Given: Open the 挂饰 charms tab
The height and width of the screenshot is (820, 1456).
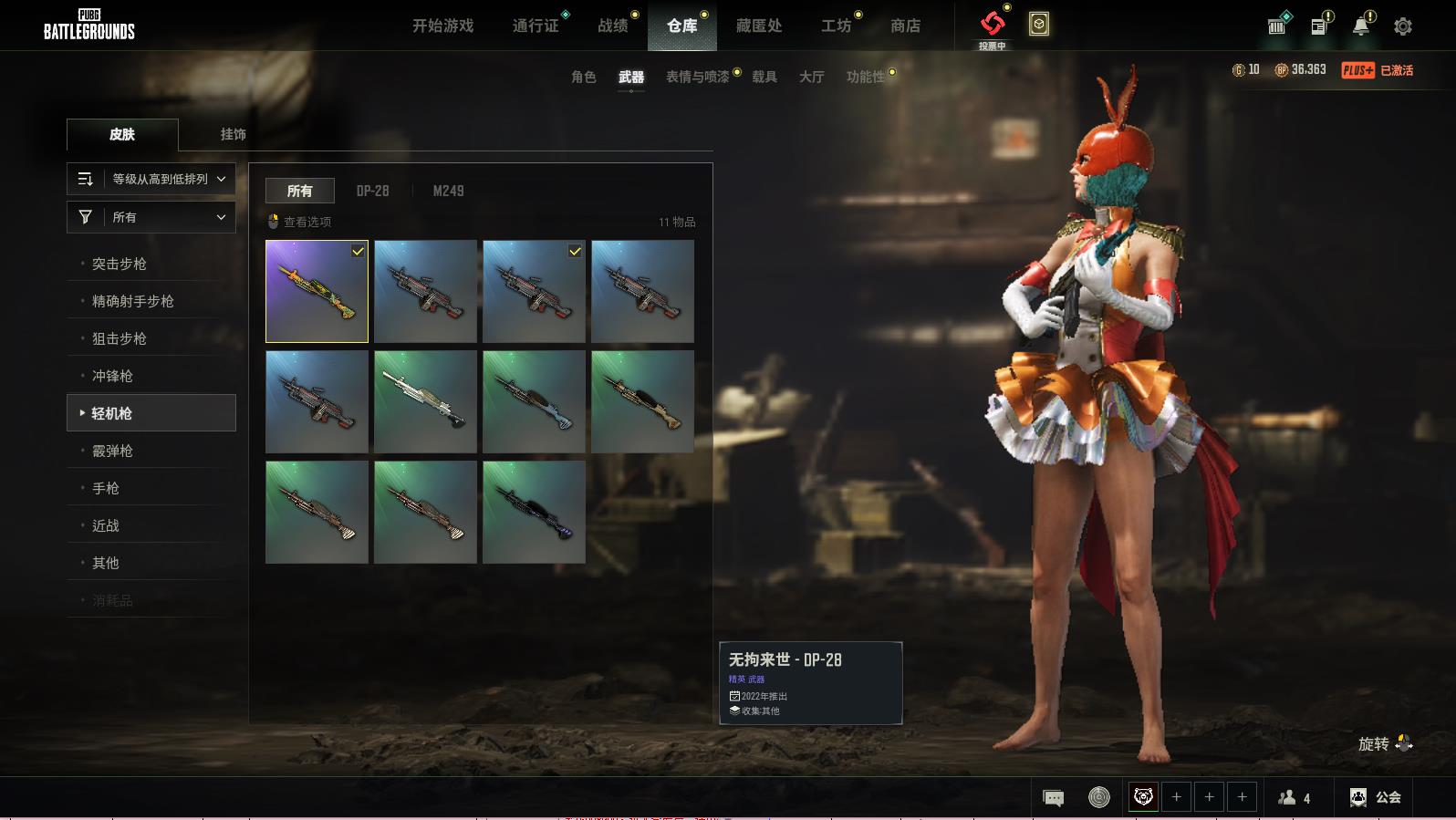Looking at the screenshot, I should click(x=233, y=134).
